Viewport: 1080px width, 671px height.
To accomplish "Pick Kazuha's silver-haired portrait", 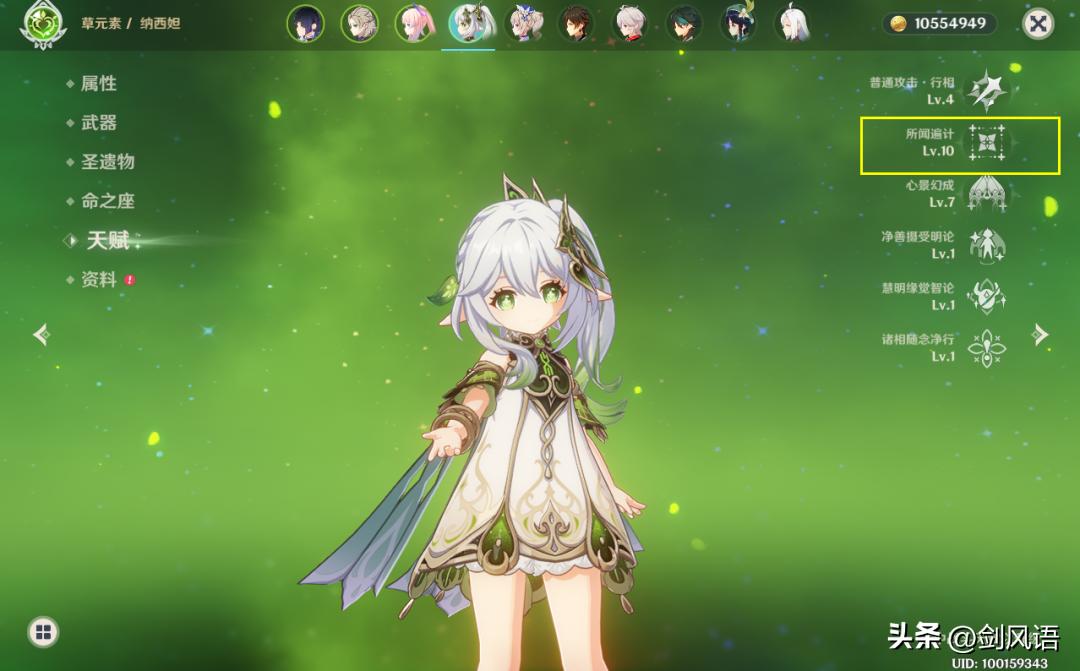I will tap(630, 24).
